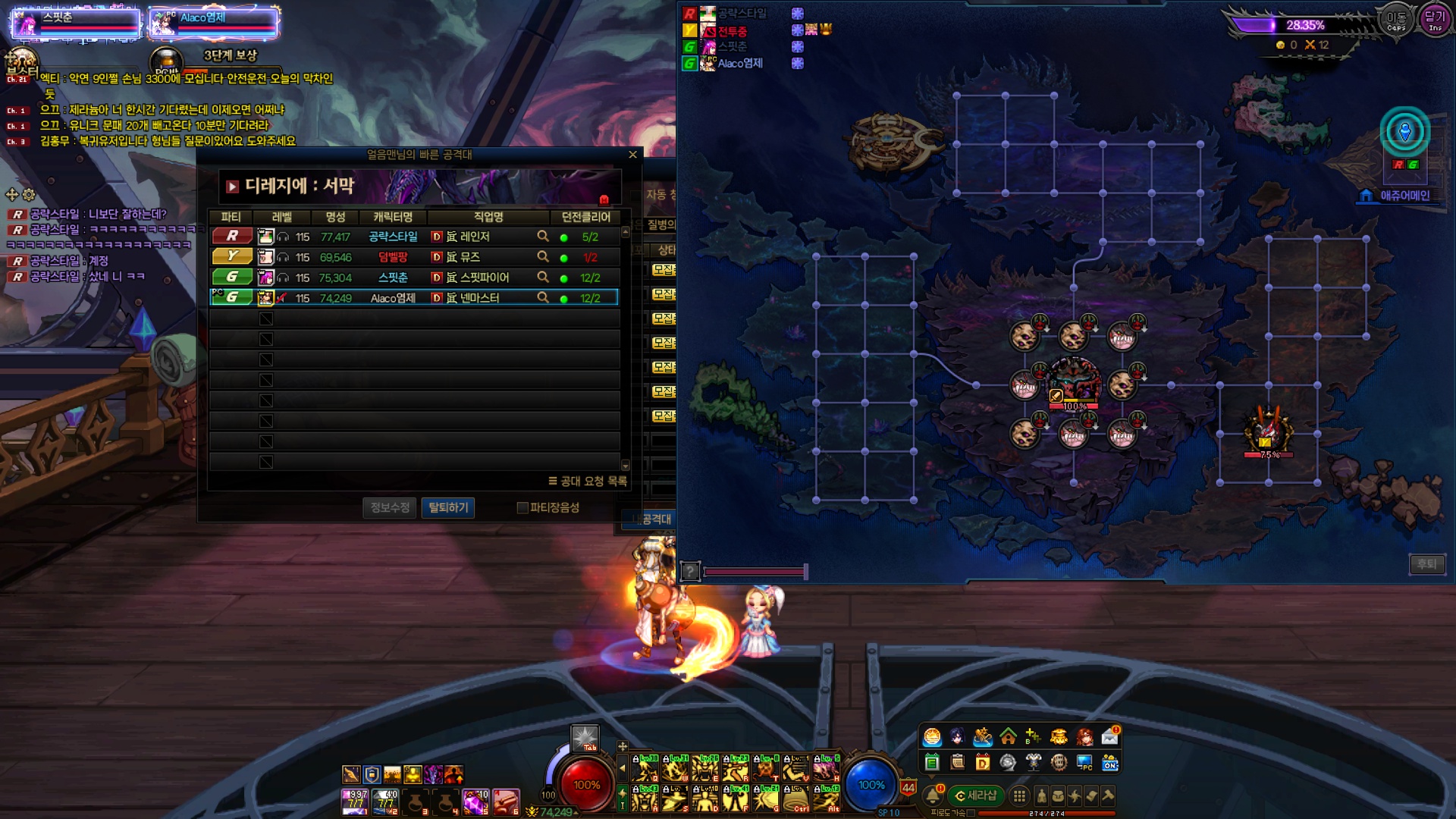Toggle the 파티장음성 checkbox
Screen dimensions: 1456x819
pos(522,508)
